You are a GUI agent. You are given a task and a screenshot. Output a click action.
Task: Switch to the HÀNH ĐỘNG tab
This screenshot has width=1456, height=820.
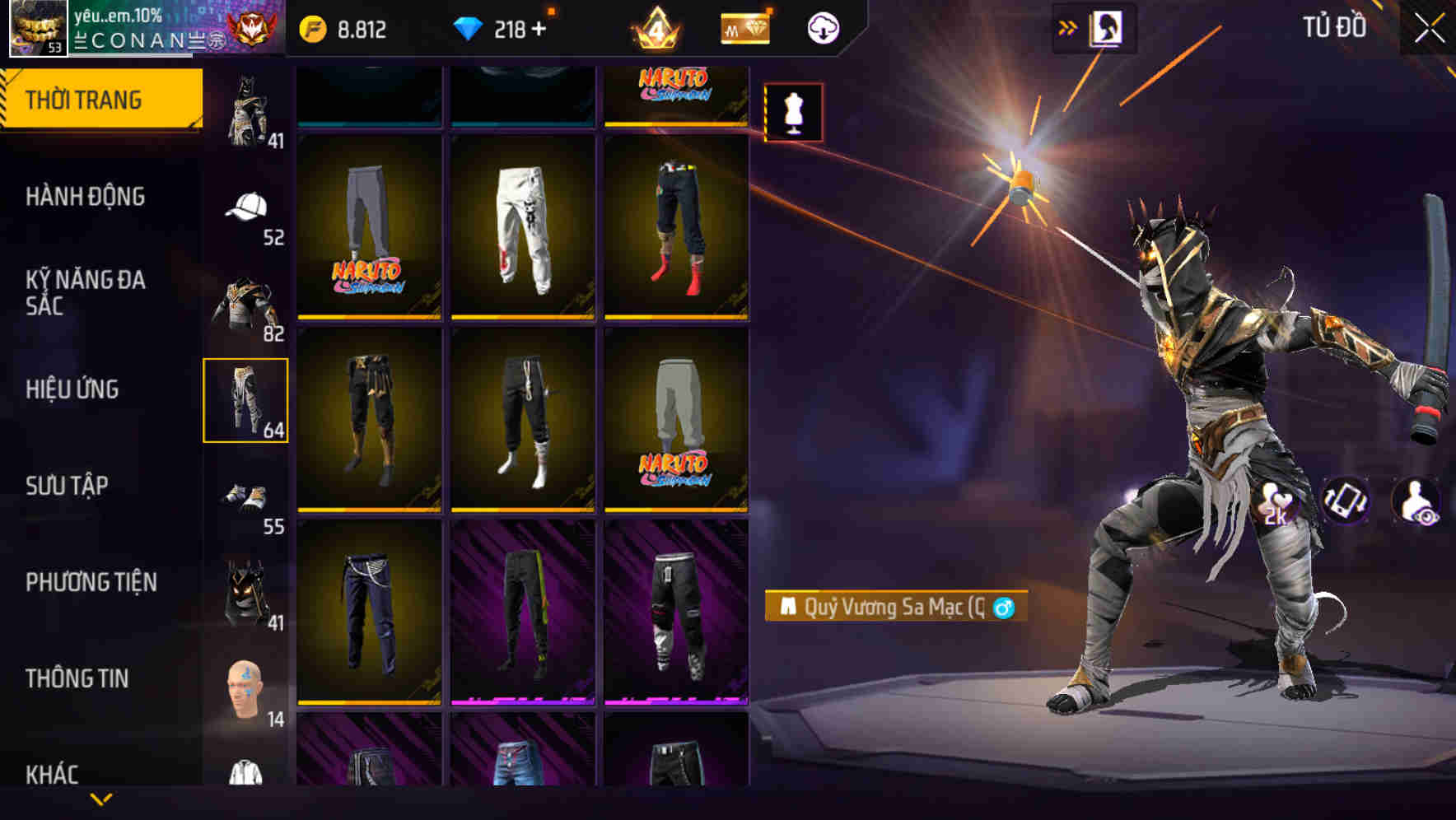click(x=86, y=197)
